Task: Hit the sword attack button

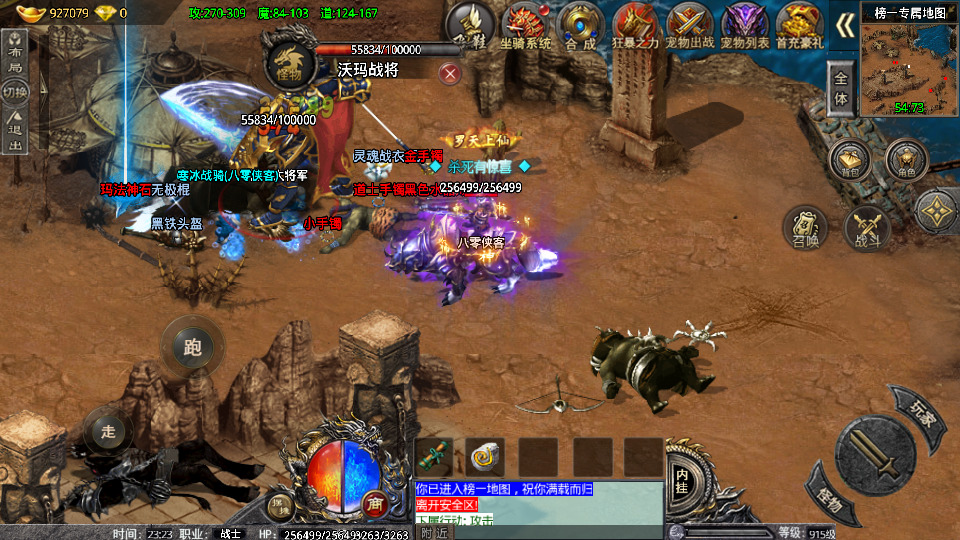Action: 875,456
